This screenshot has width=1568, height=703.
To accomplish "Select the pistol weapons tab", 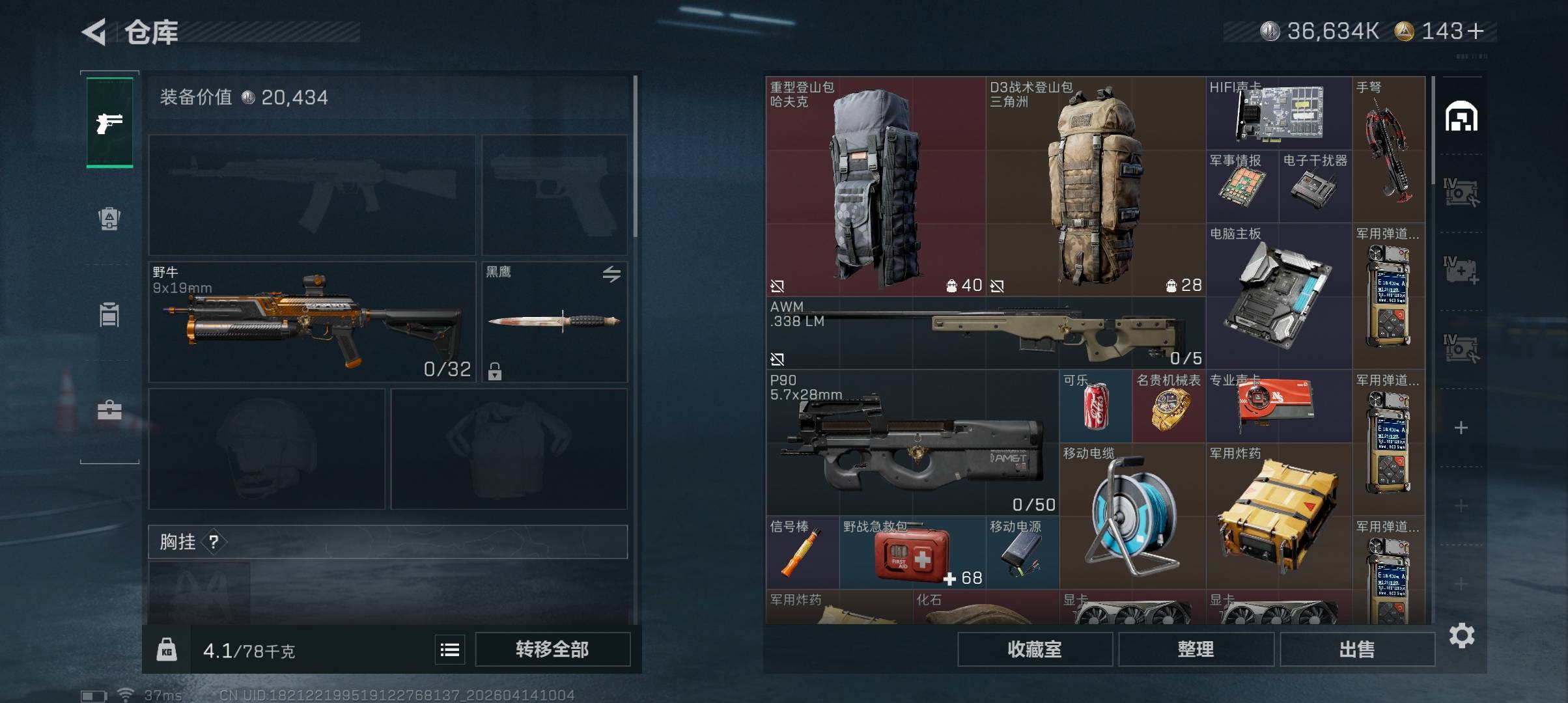I will 109,122.
